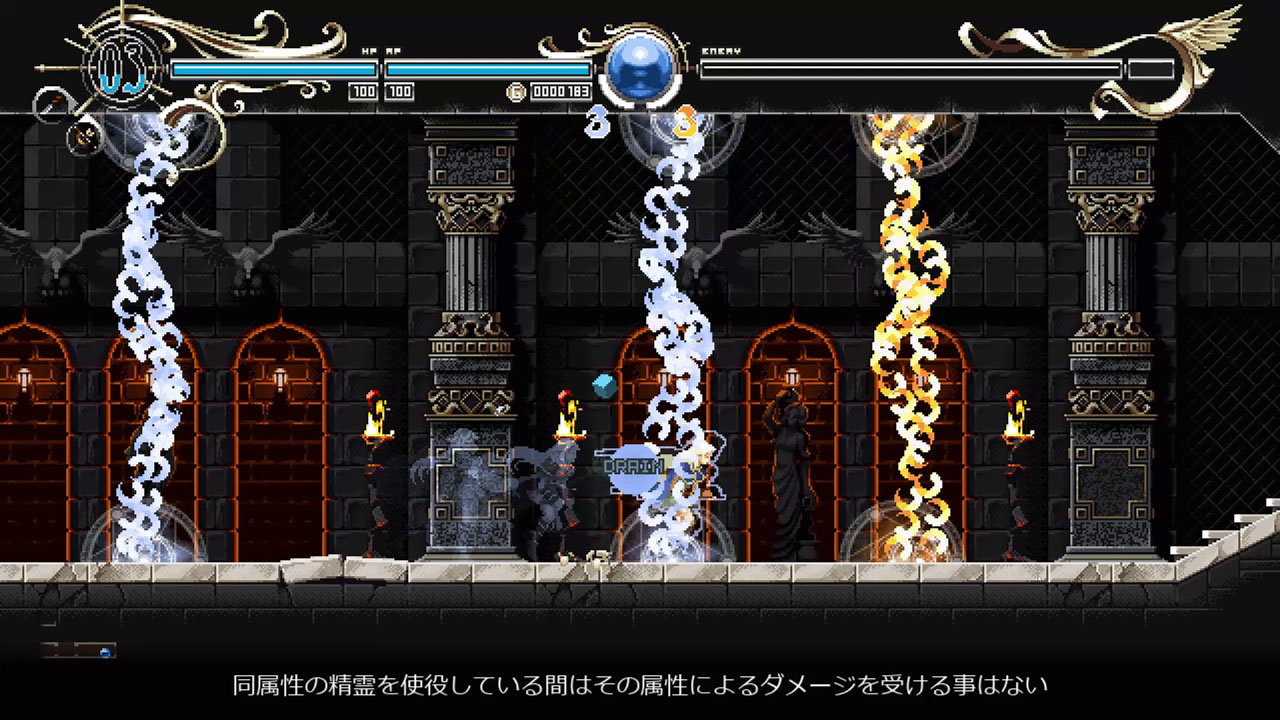Click the 100 MP value box
Viewport: 1280px width, 720px height.
click(399, 91)
